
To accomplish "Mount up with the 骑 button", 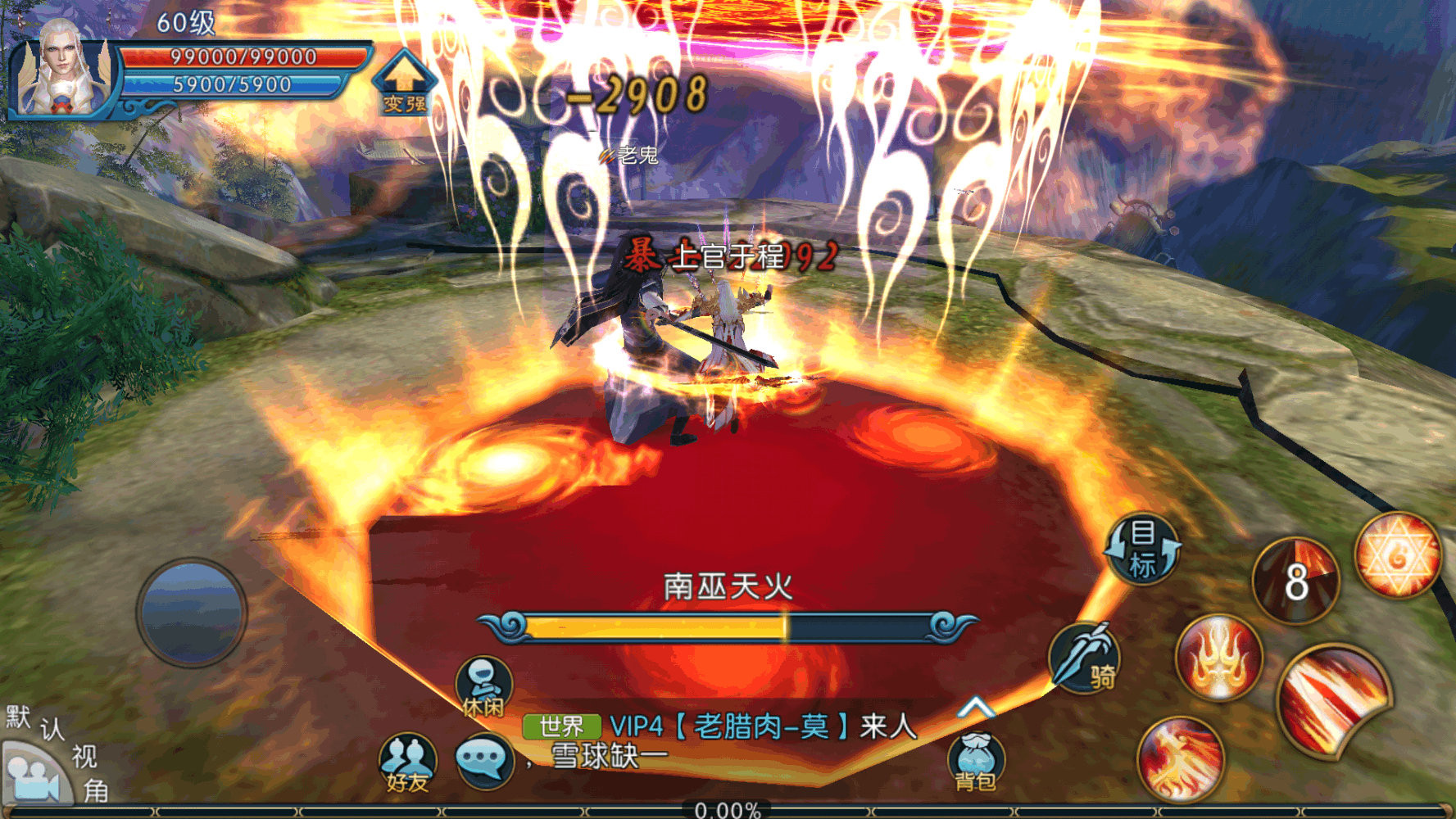I will point(1086,658).
